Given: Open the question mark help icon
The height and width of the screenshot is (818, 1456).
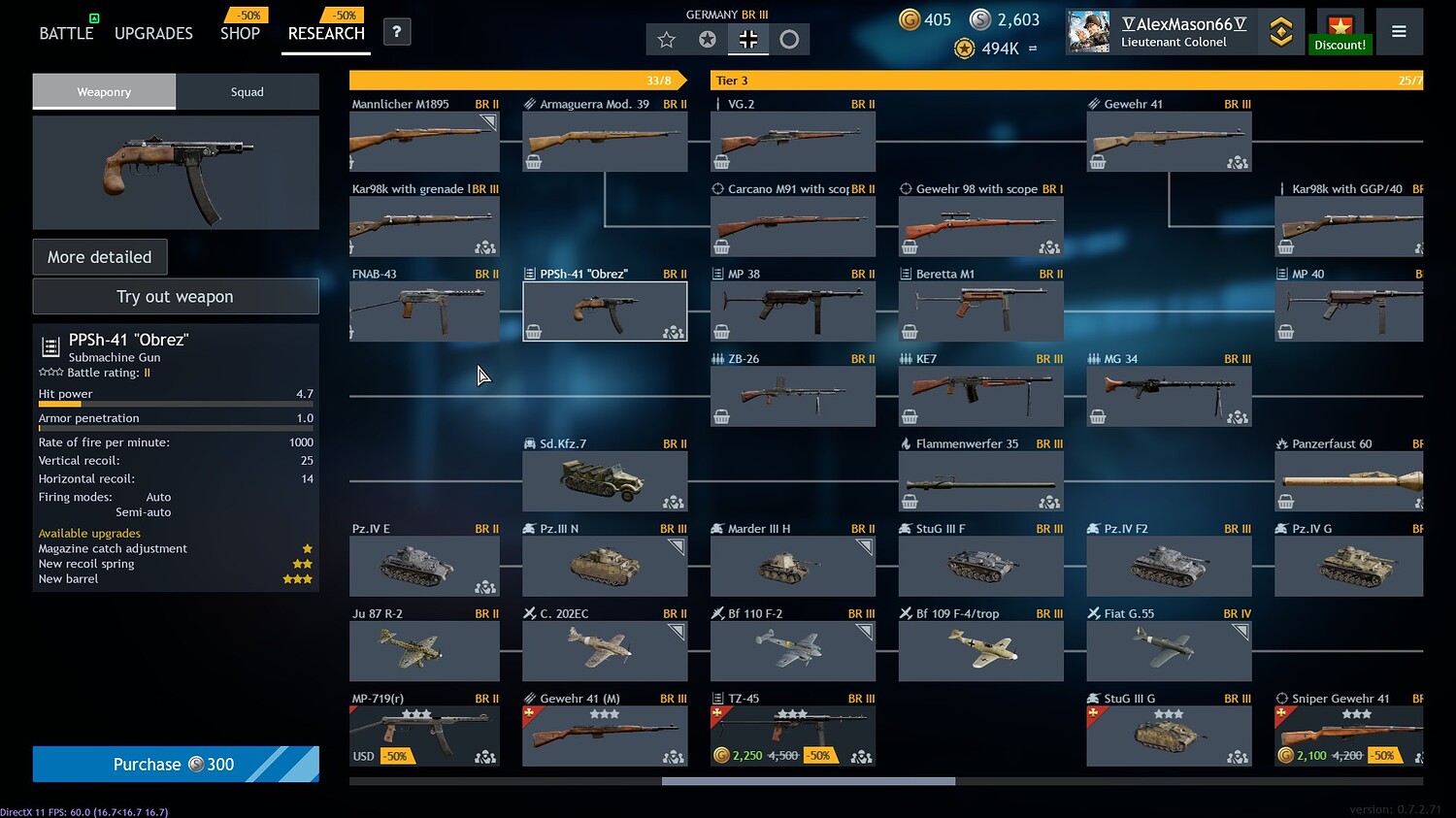Looking at the screenshot, I should click(x=396, y=31).
